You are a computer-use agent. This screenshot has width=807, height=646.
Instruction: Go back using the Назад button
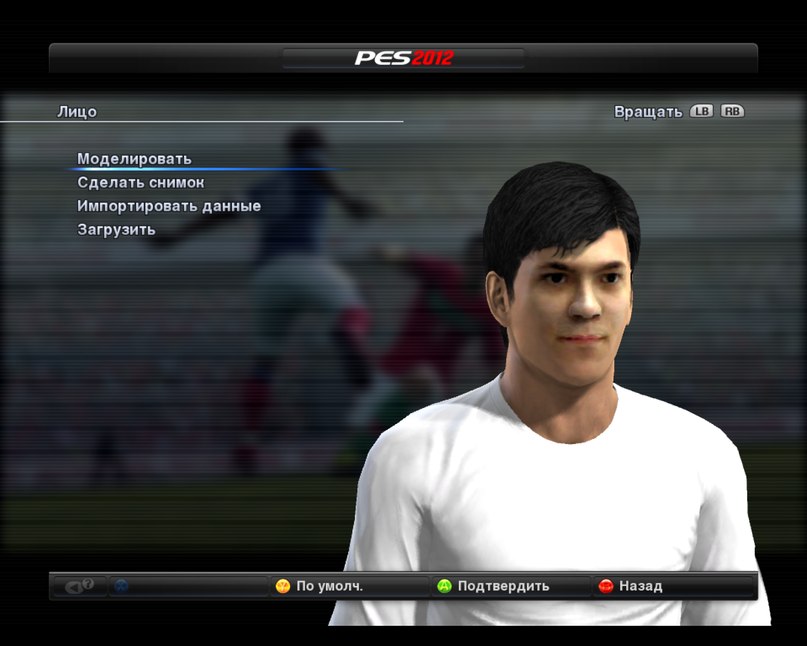click(x=631, y=586)
